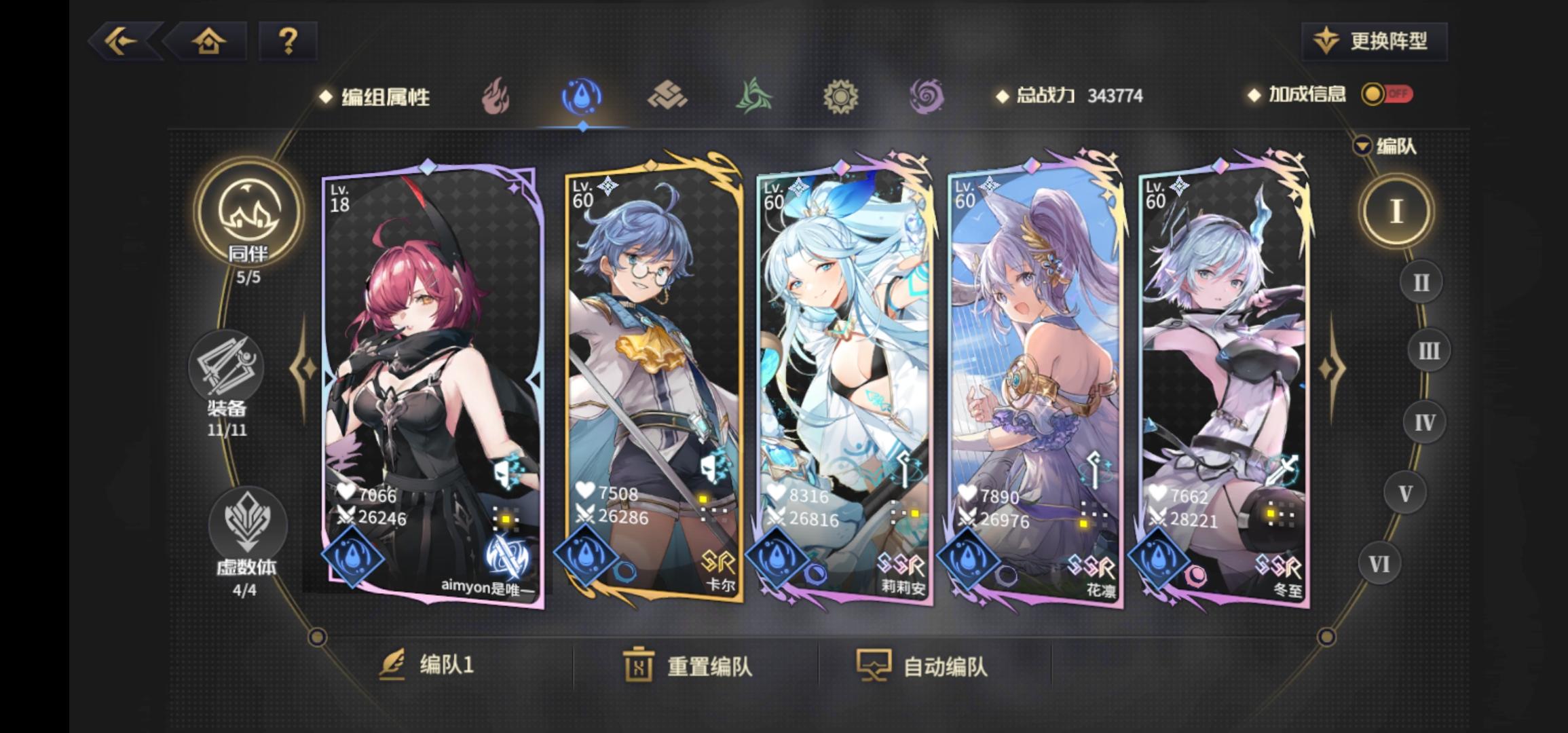
Task: Click the home icon at top left
Action: coord(210,42)
